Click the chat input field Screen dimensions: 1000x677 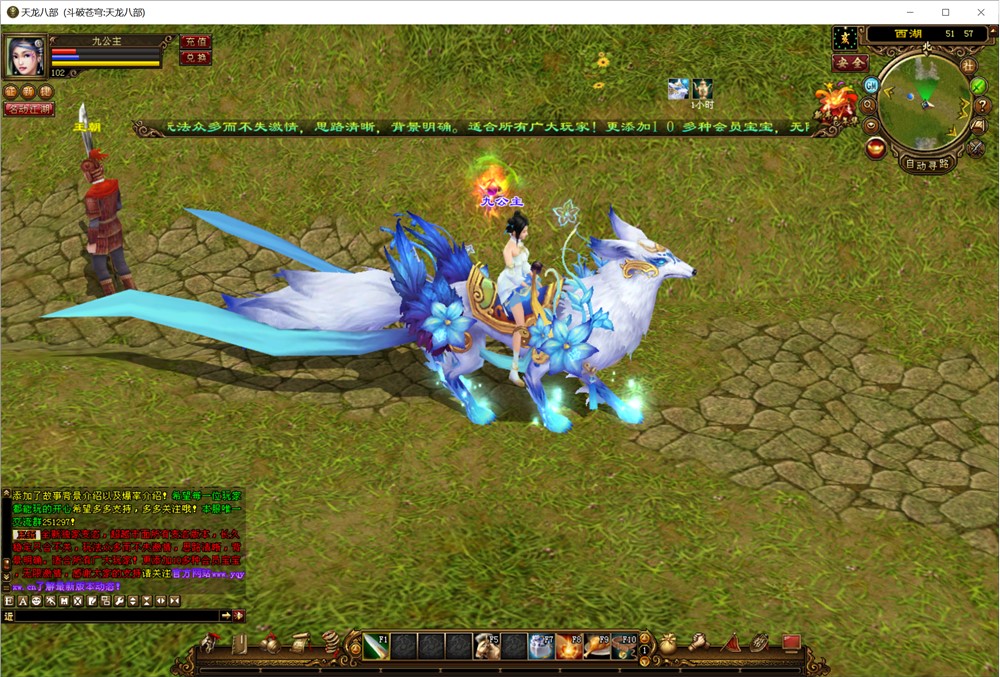(x=117, y=615)
